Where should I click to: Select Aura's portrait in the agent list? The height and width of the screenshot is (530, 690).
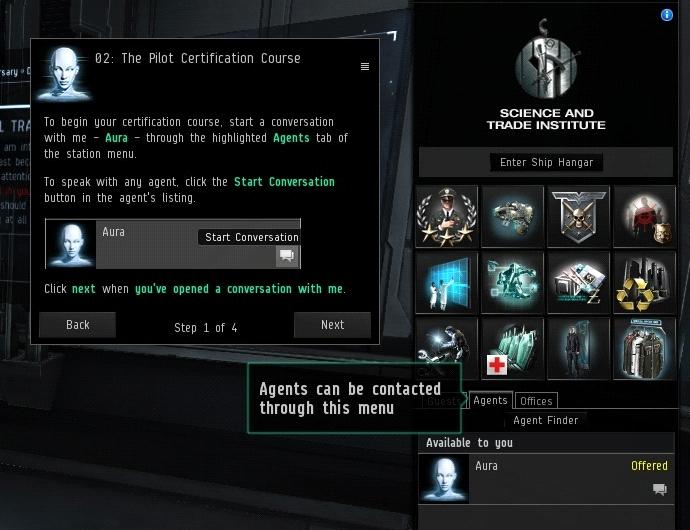coord(445,478)
